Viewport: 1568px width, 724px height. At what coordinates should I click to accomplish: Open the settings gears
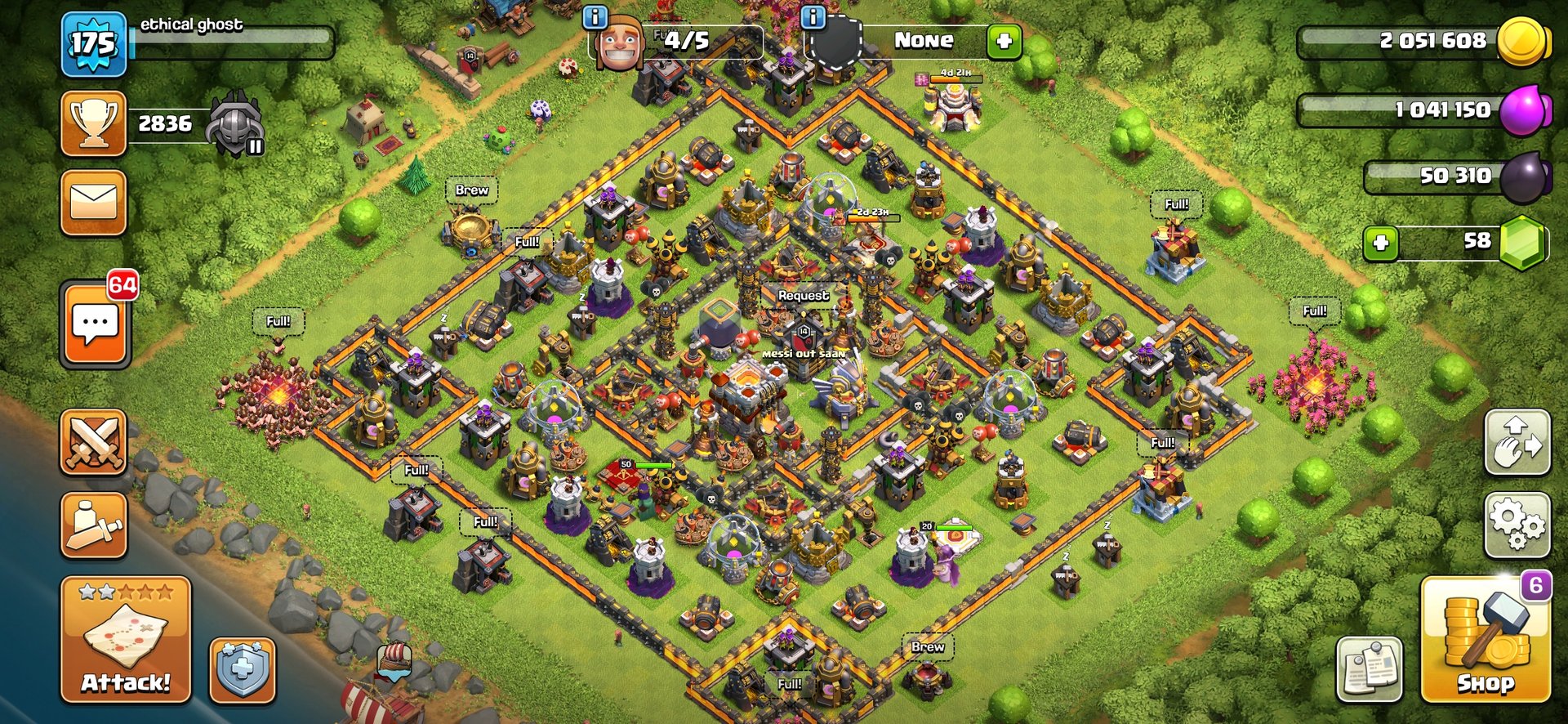pyautogui.click(x=1517, y=525)
